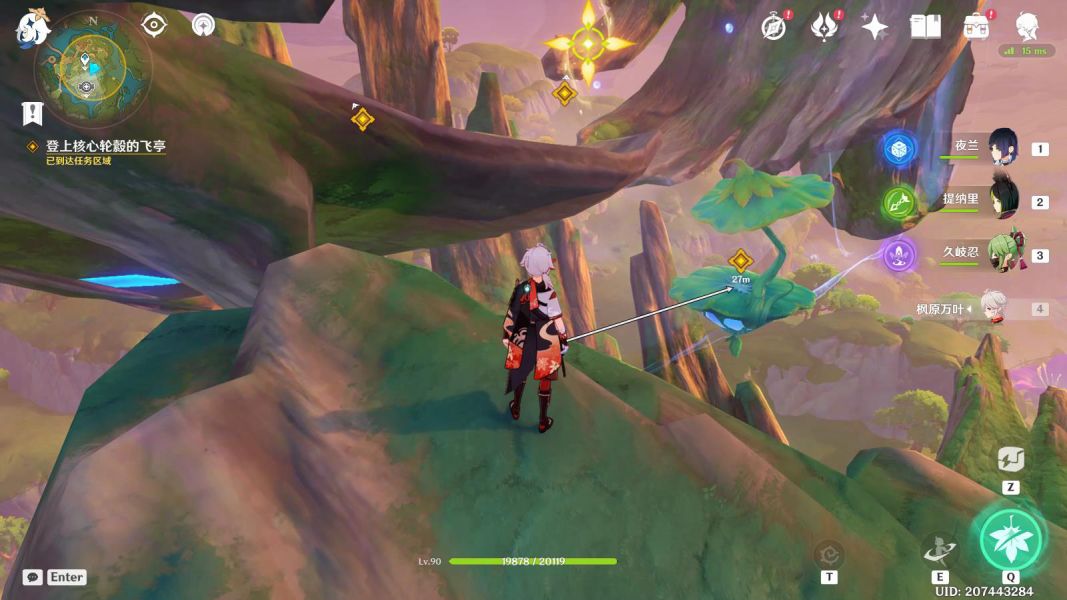
Task: Open the quest log banner icon
Action: coord(33,113)
